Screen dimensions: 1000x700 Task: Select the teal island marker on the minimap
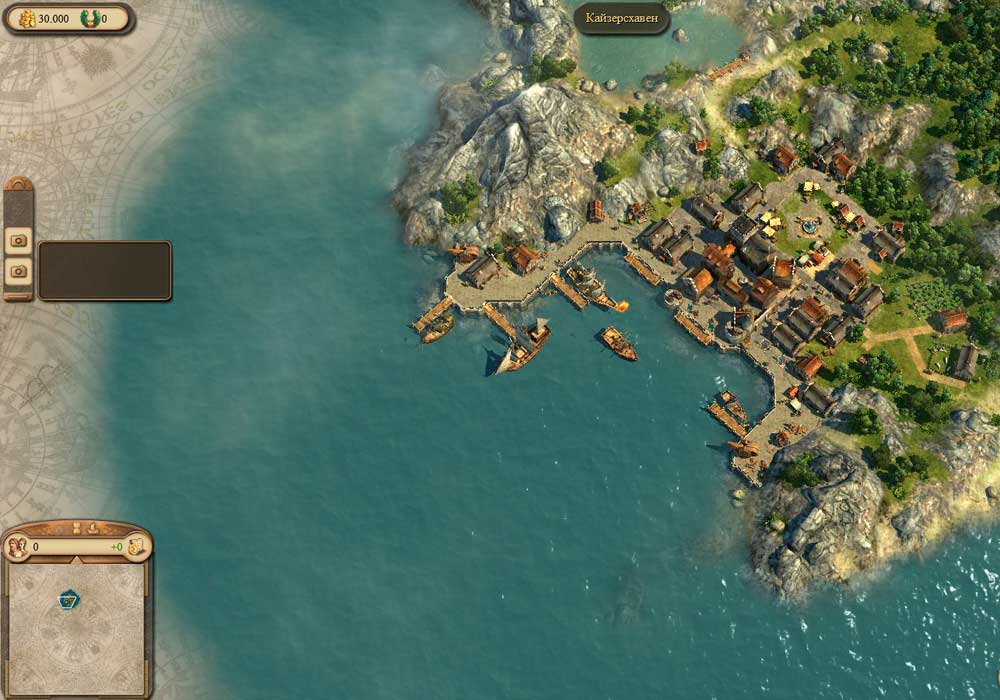click(x=69, y=599)
